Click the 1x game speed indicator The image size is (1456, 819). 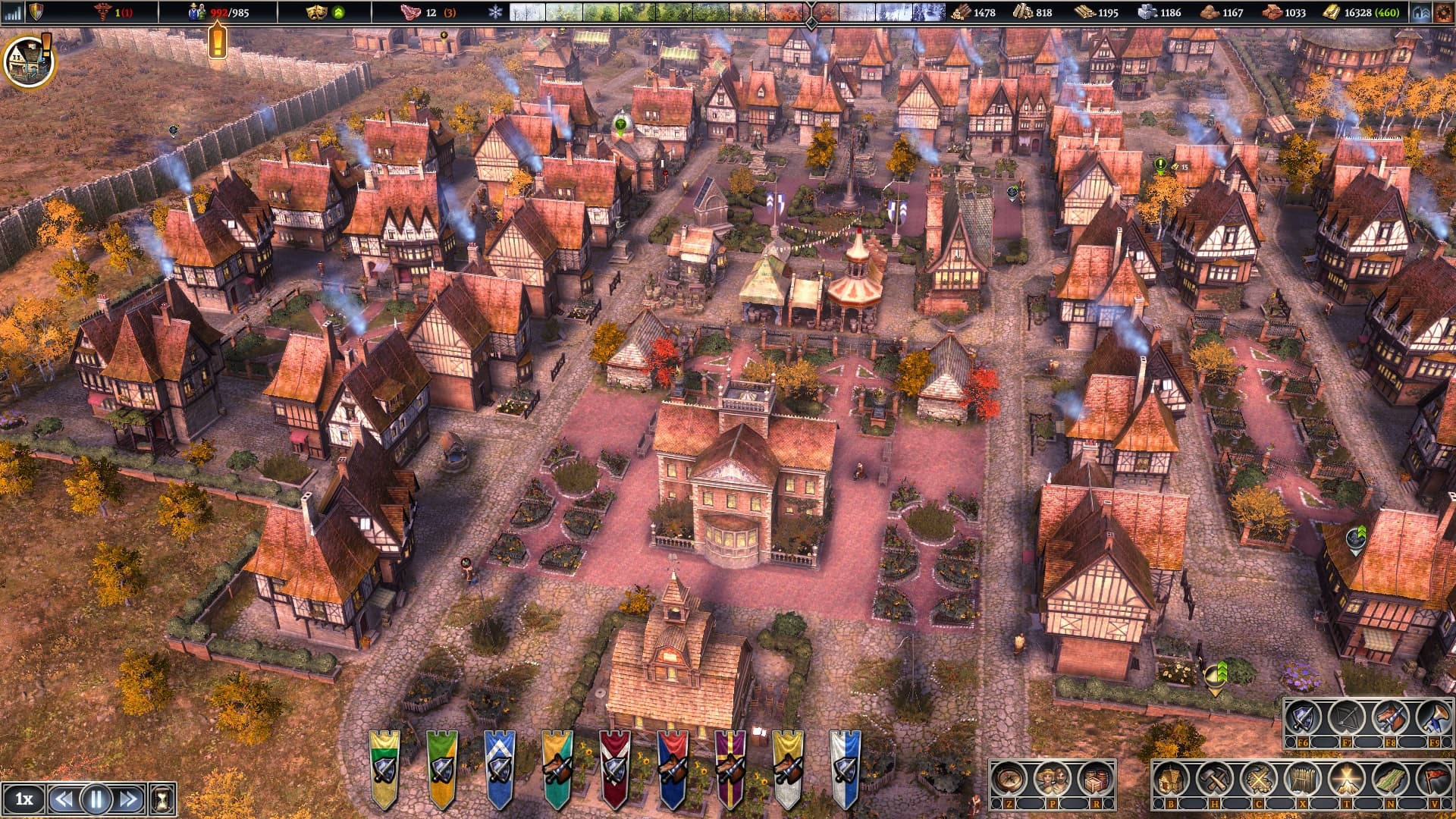pos(24,799)
